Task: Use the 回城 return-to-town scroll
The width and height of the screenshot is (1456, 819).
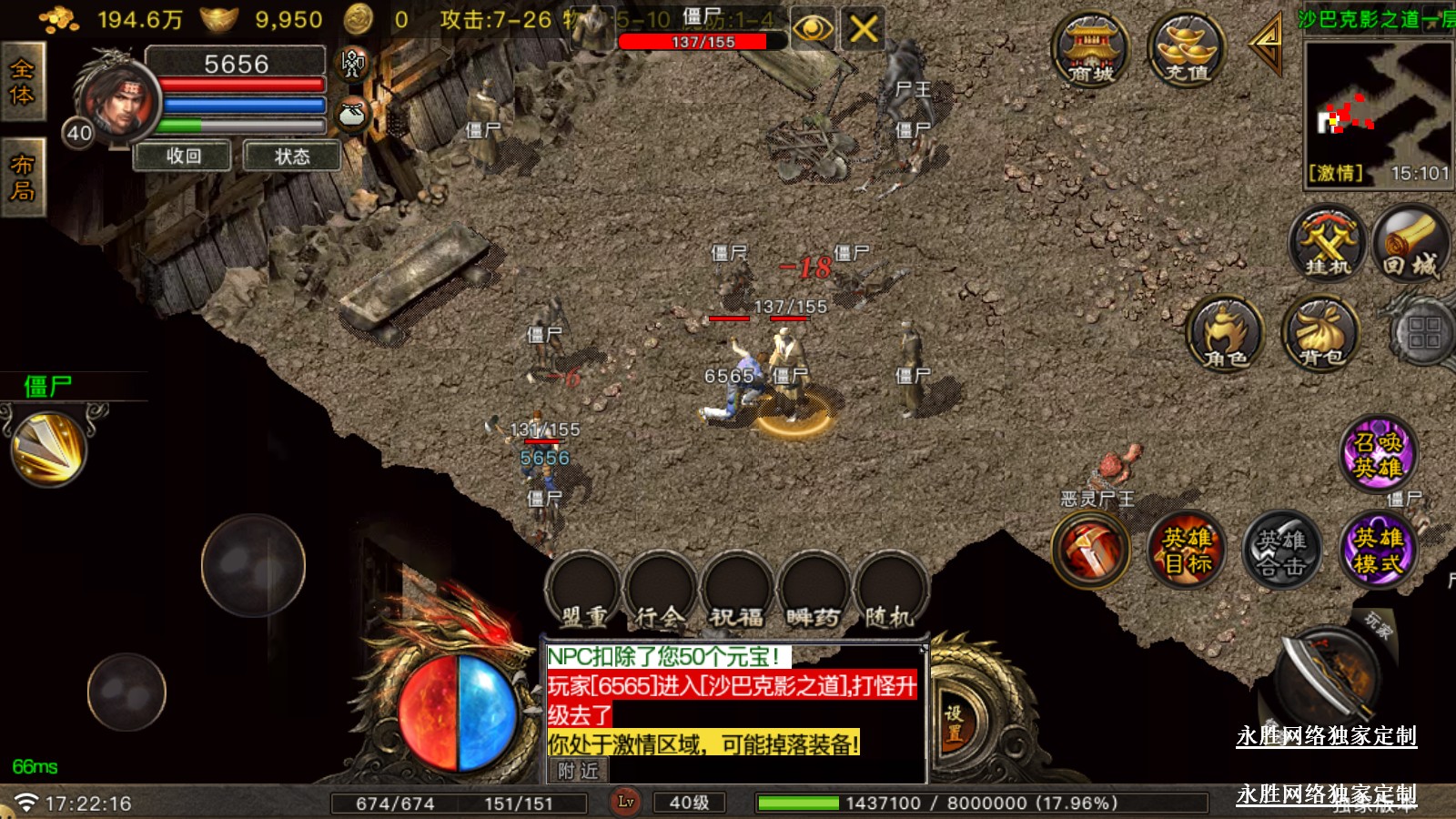Action: point(1411,244)
